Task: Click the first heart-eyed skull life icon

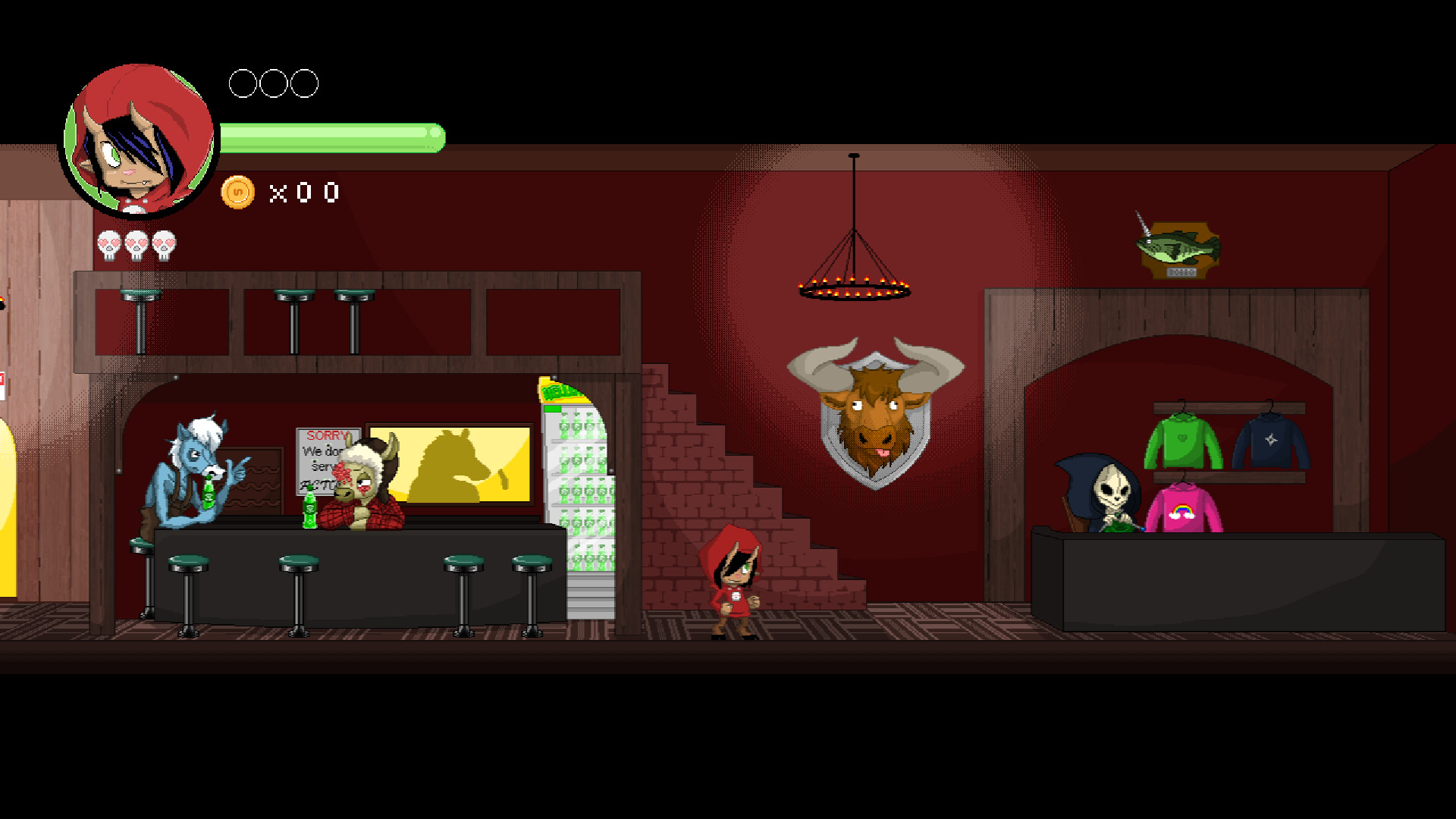Action: click(108, 243)
